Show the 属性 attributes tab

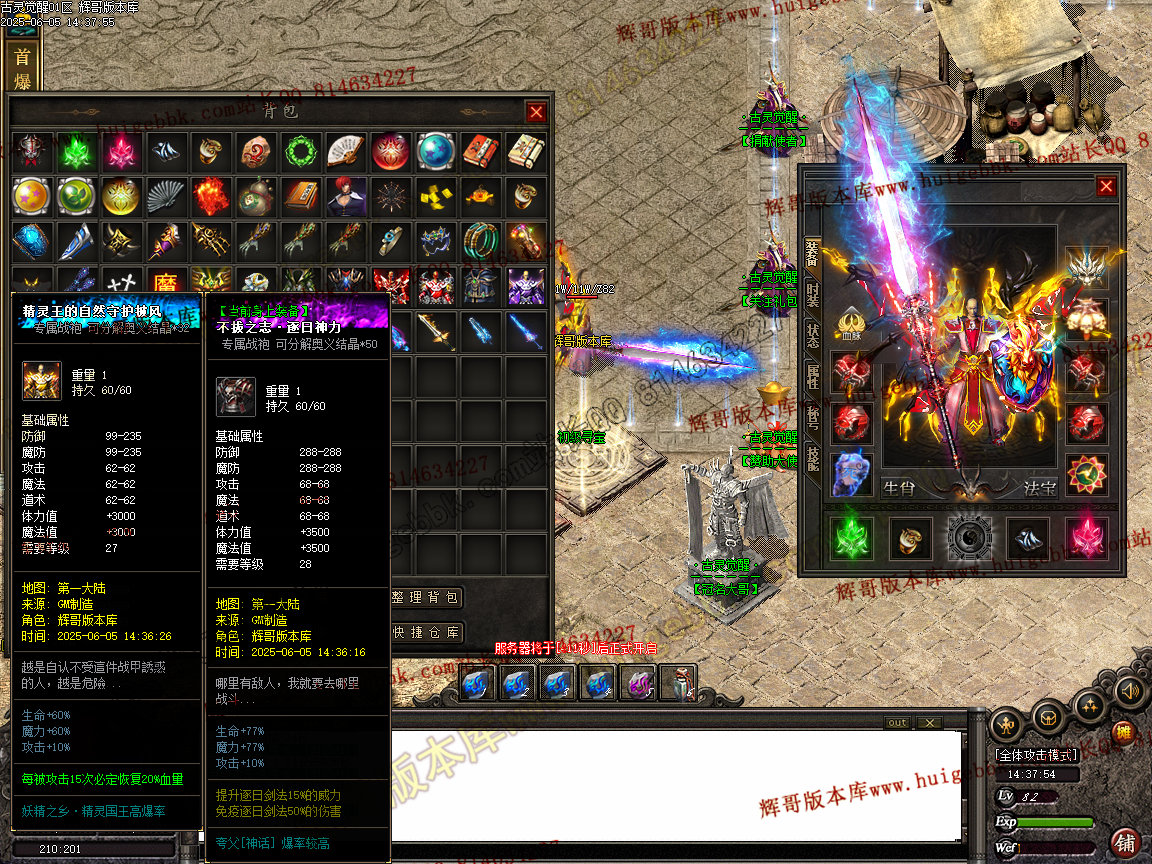[812, 376]
